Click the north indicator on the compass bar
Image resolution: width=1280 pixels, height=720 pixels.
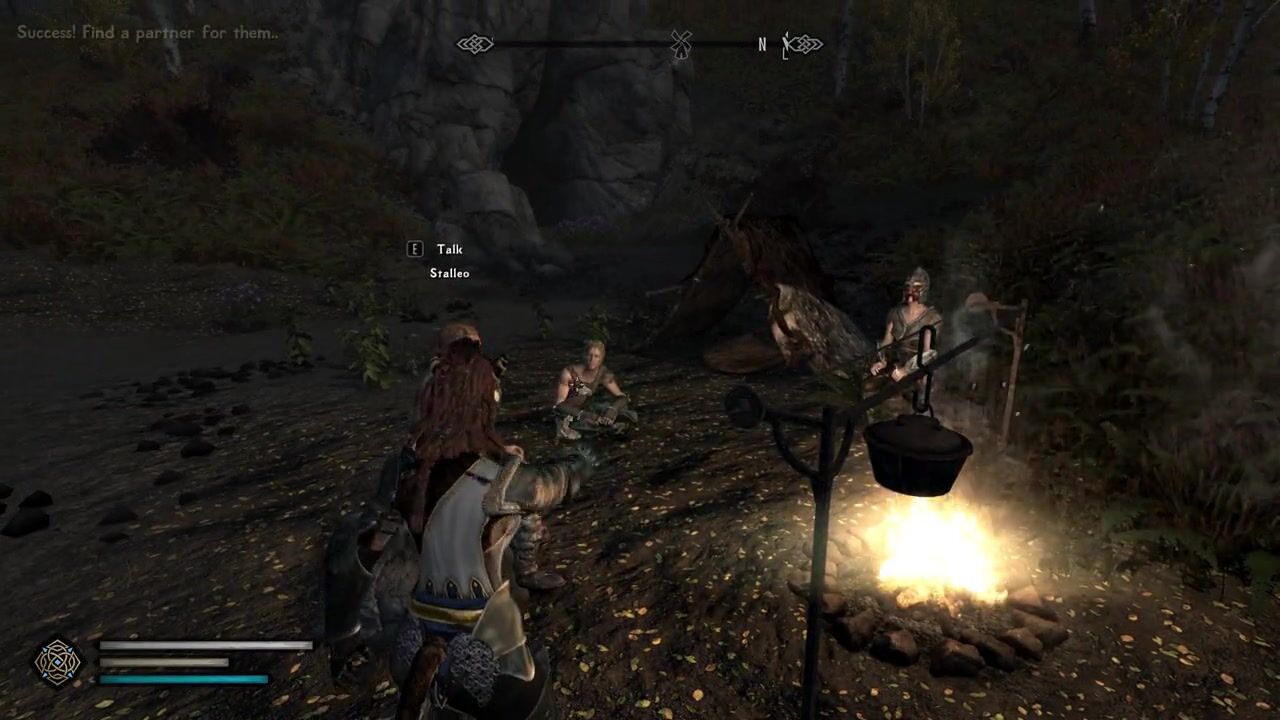(x=762, y=44)
